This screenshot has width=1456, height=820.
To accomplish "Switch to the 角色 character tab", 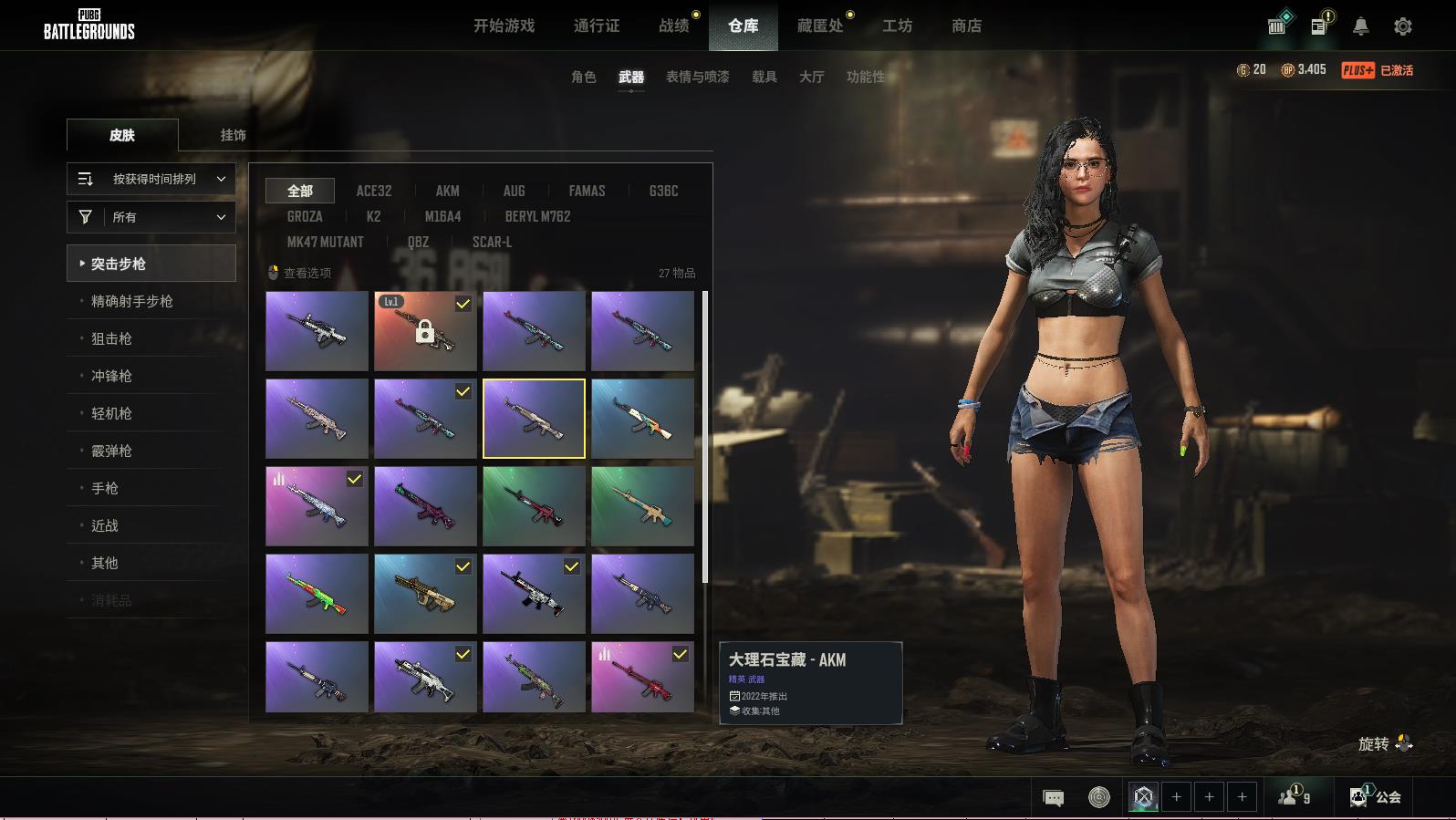I will 583,77.
